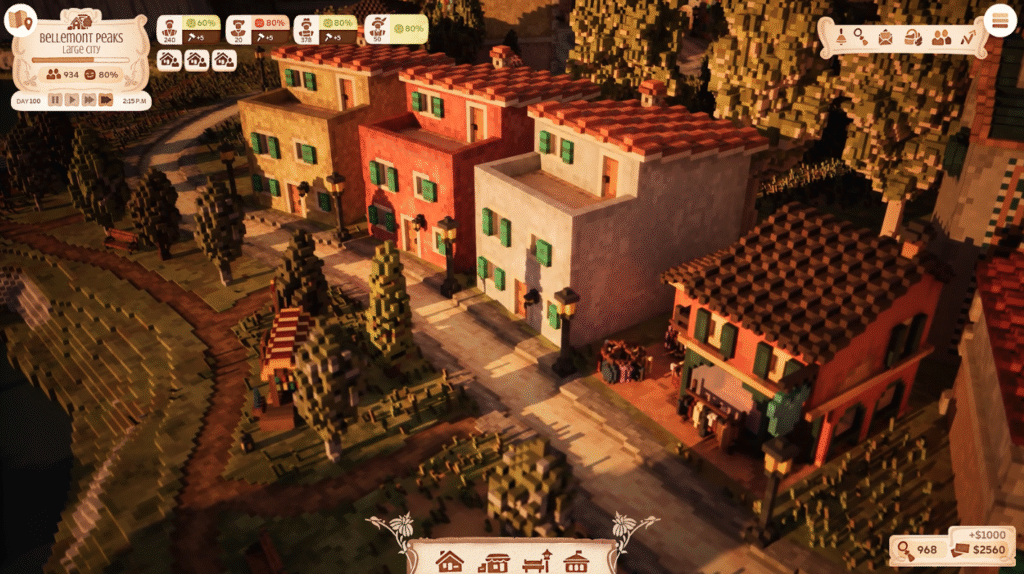This screenshot has height=574, width=1024.
Task: Open the key and tag panel
Action: 860,38
